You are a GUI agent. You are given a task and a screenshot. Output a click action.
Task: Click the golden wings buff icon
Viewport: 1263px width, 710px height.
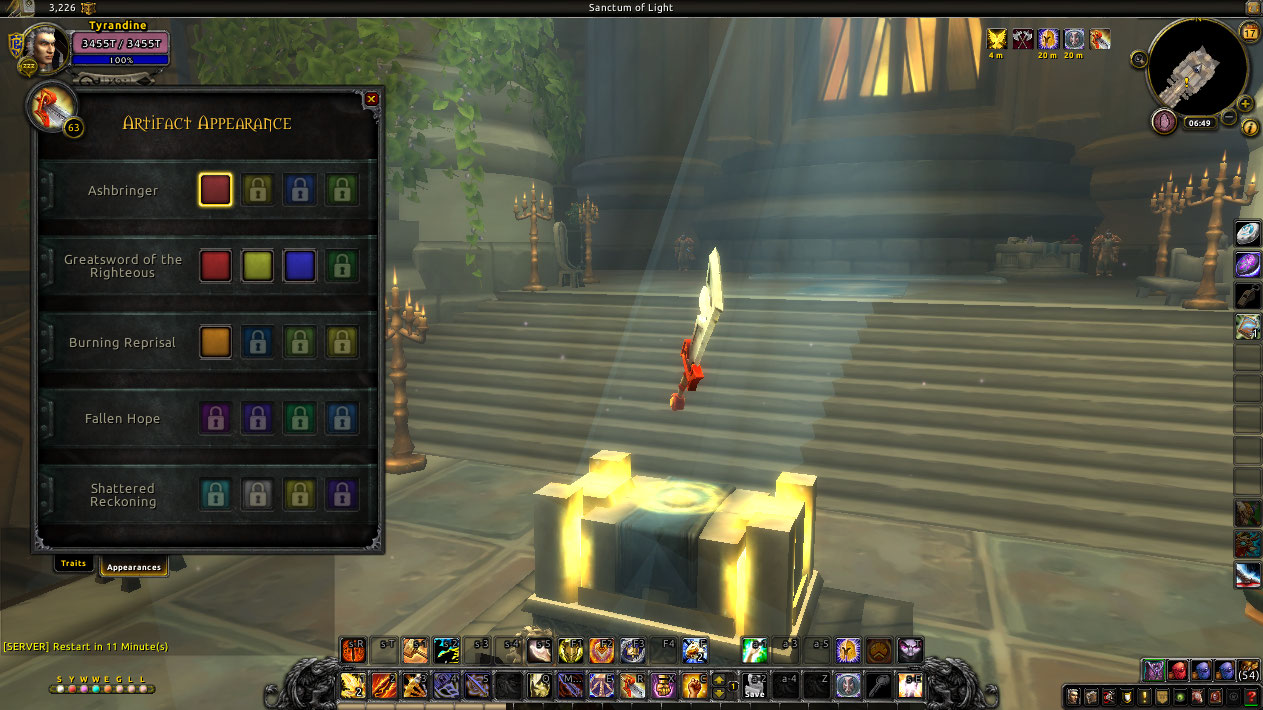click(997, 39)
